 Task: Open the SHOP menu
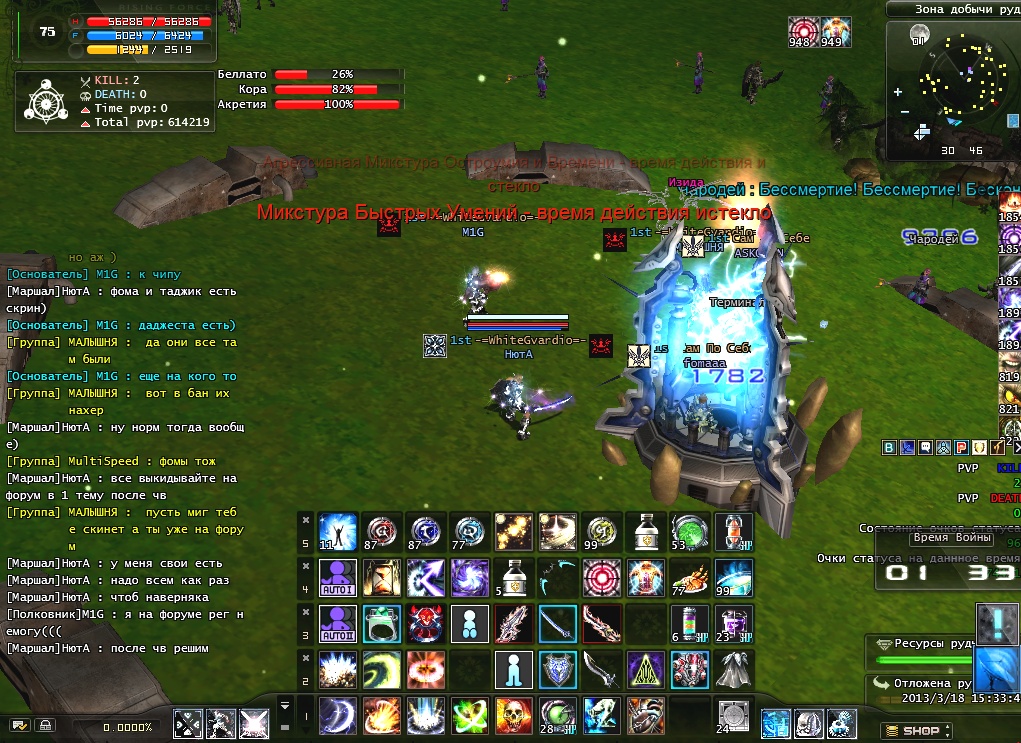(x=911, y=730)
